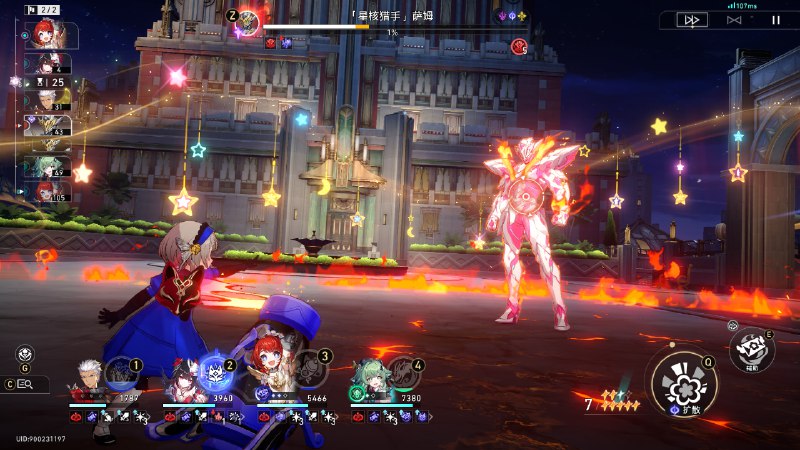Trigger the white-haired character's ultimate
This screenshot has height=450, width=800.
point(122,372)
